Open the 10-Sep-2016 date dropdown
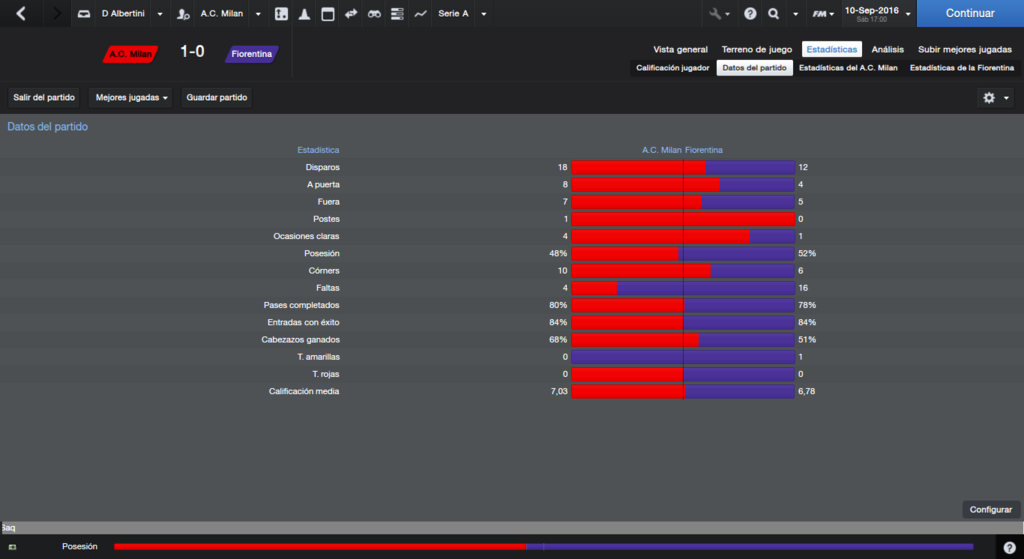The width and height of the screenshot is (1024, 559). coord(877,14)
